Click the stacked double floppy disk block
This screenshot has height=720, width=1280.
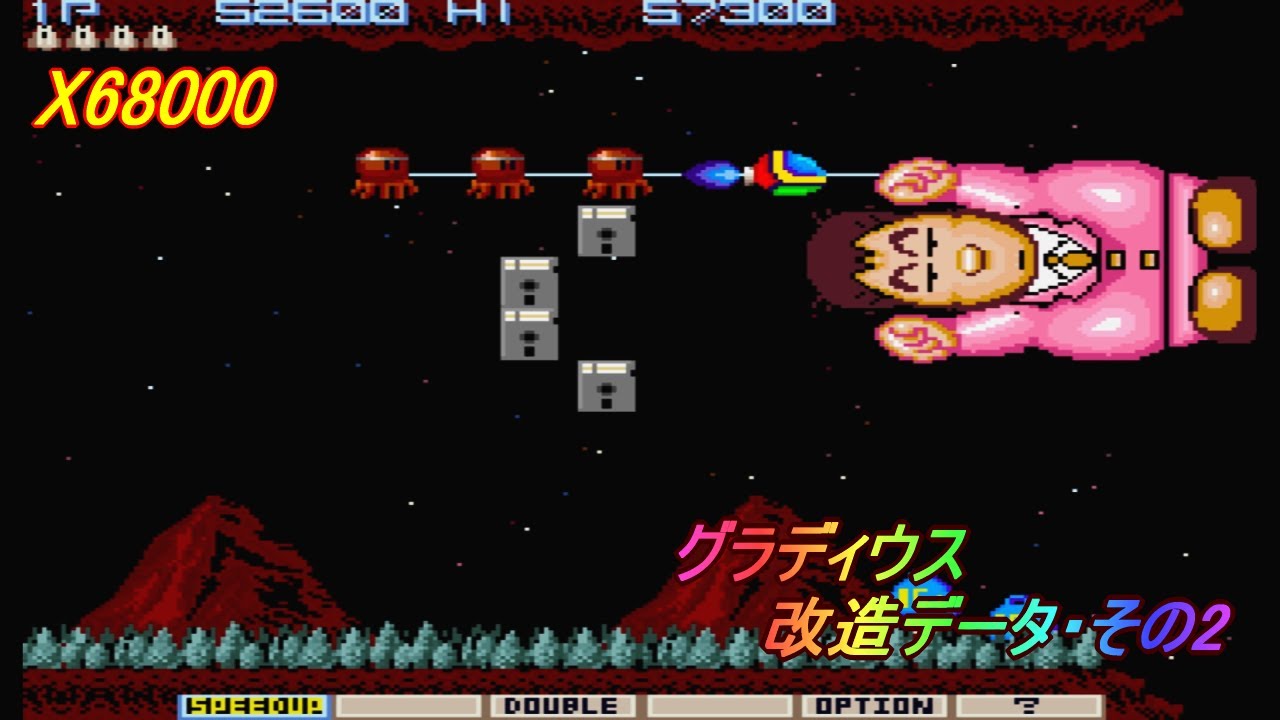tap(527, 310)
